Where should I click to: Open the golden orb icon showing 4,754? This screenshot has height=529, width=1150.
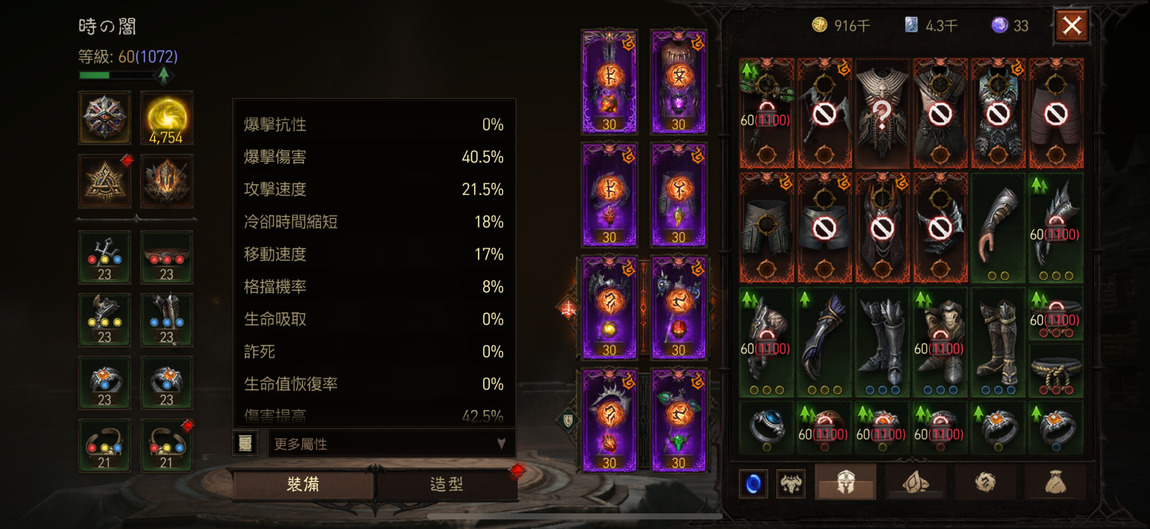click(x=166, y=118)
